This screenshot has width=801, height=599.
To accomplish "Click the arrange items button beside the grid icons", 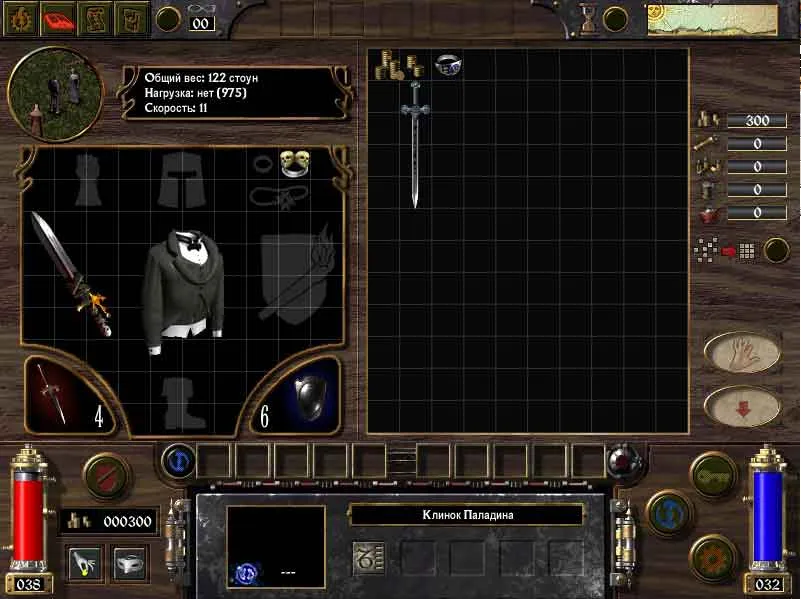I will (776, 250).
